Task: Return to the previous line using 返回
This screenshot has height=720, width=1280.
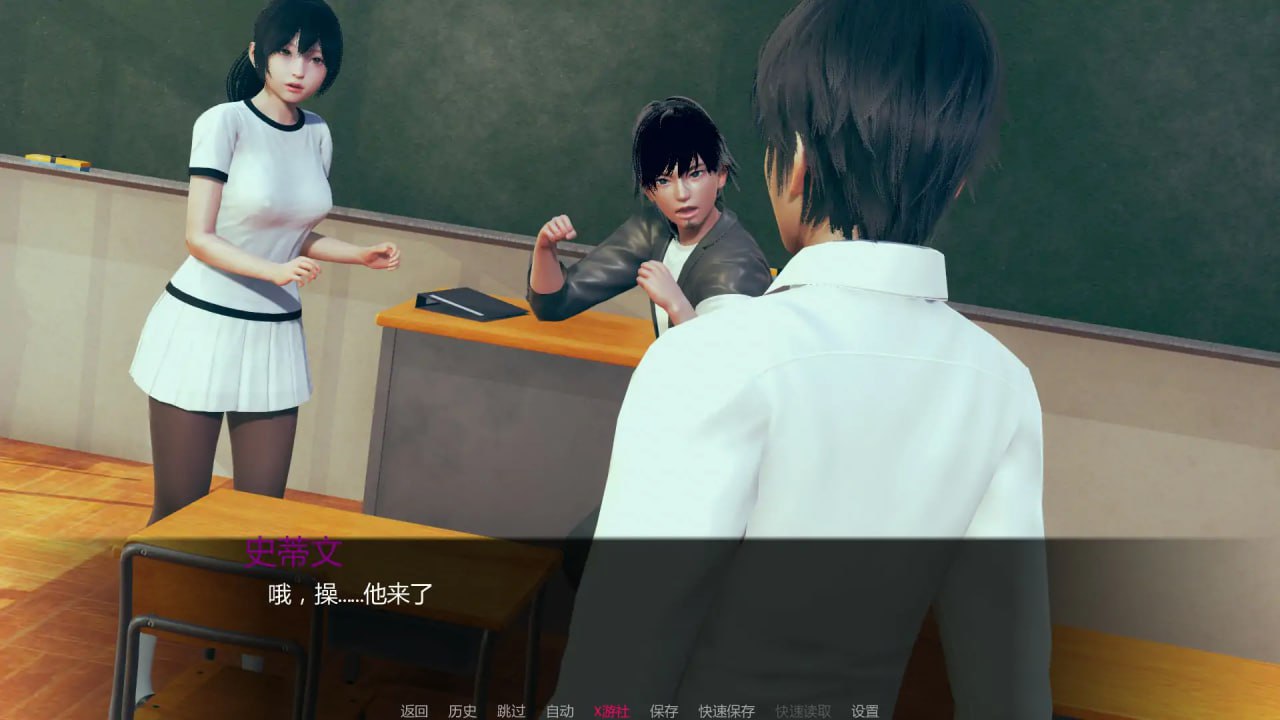Action: [x=414, y=710]
